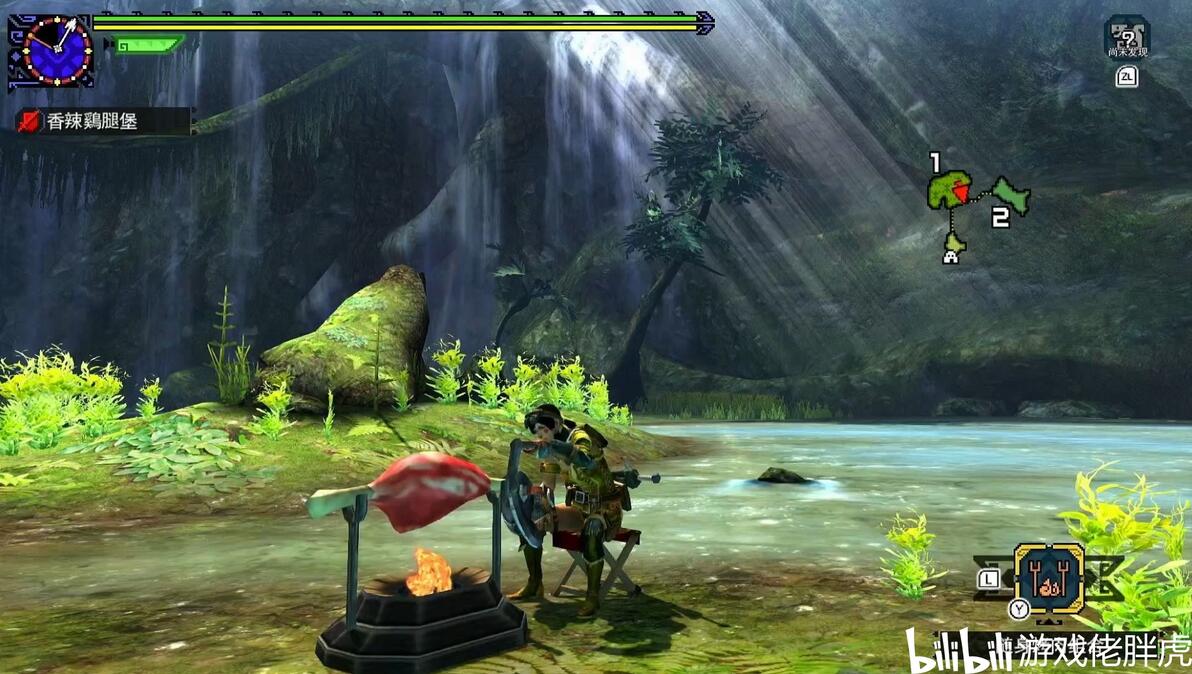Click the bilibili watermark logo
The height and width of the screenshot is (674, 1192).
click(942, 650)
